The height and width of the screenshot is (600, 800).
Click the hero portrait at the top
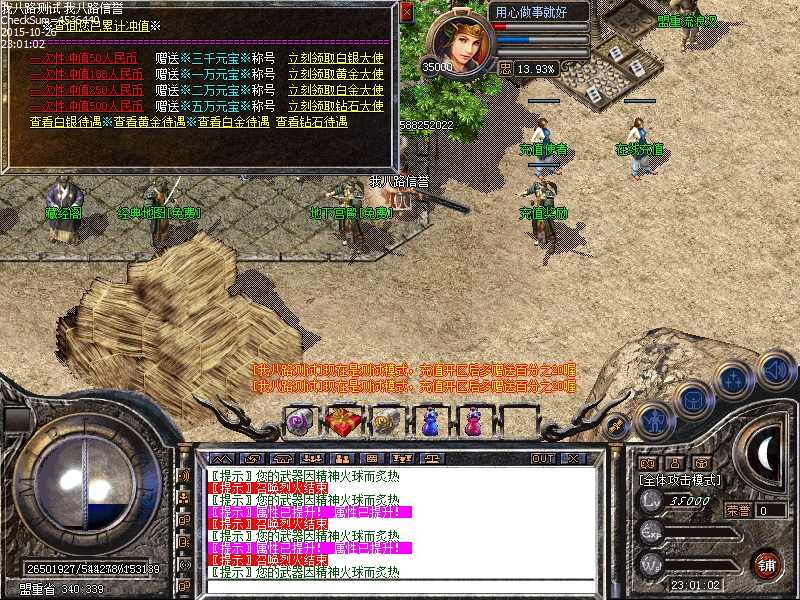(x=461, y=40)
